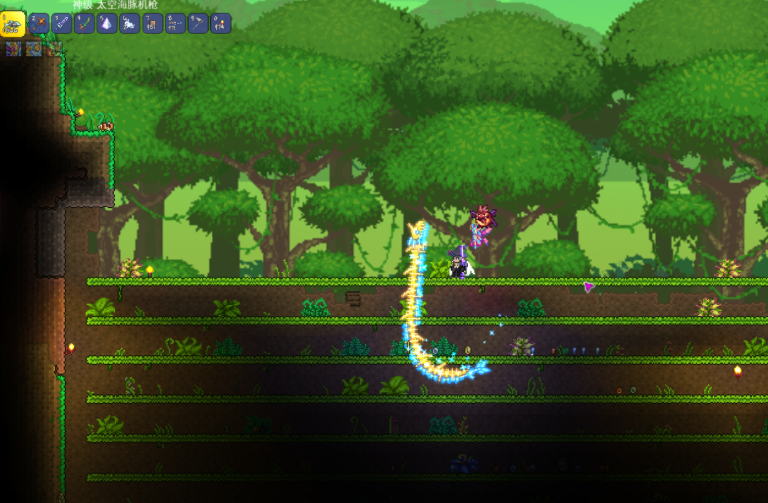
Task: Select the purple staff in slot 3
Action: tap(62, 23)
